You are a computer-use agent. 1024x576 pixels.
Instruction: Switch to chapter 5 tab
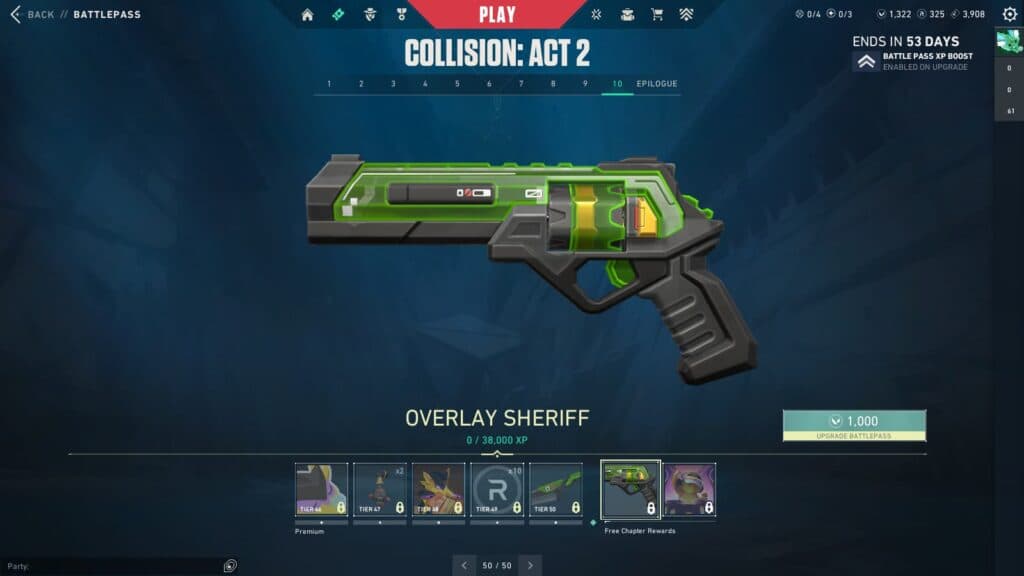tap(457, 84)
